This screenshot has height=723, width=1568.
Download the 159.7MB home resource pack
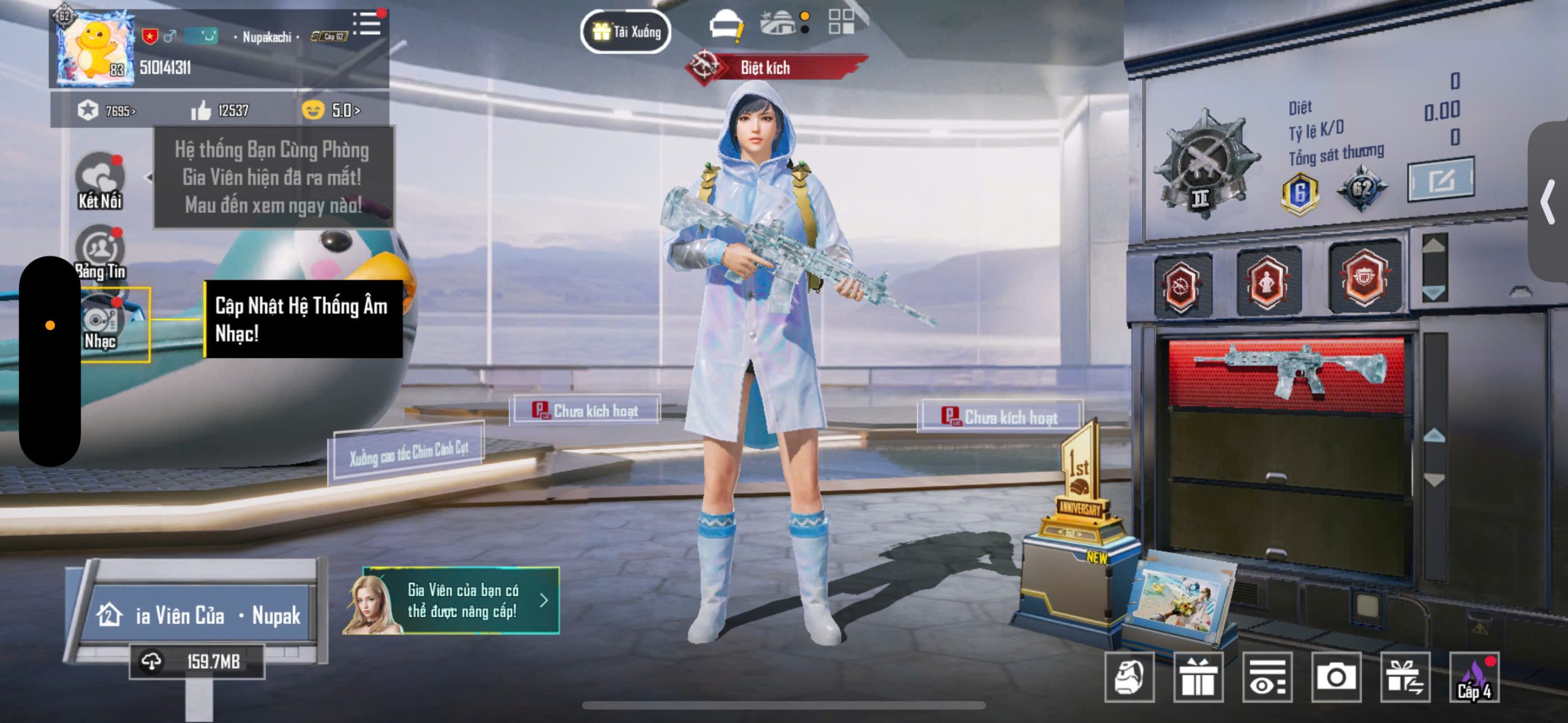click(x=197, y=661)
